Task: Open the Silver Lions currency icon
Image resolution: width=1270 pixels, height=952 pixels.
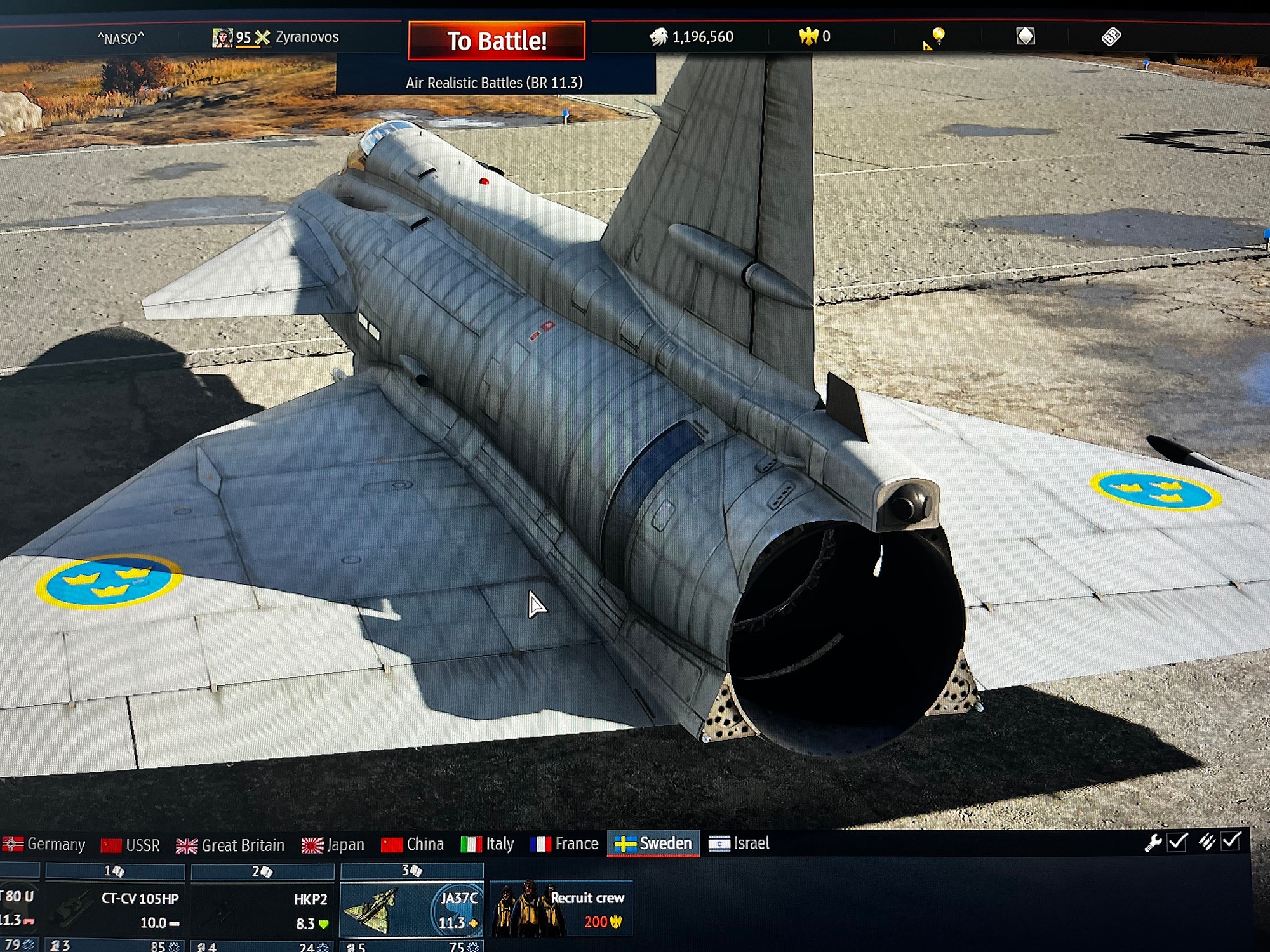Action: (x=658, y=37)
